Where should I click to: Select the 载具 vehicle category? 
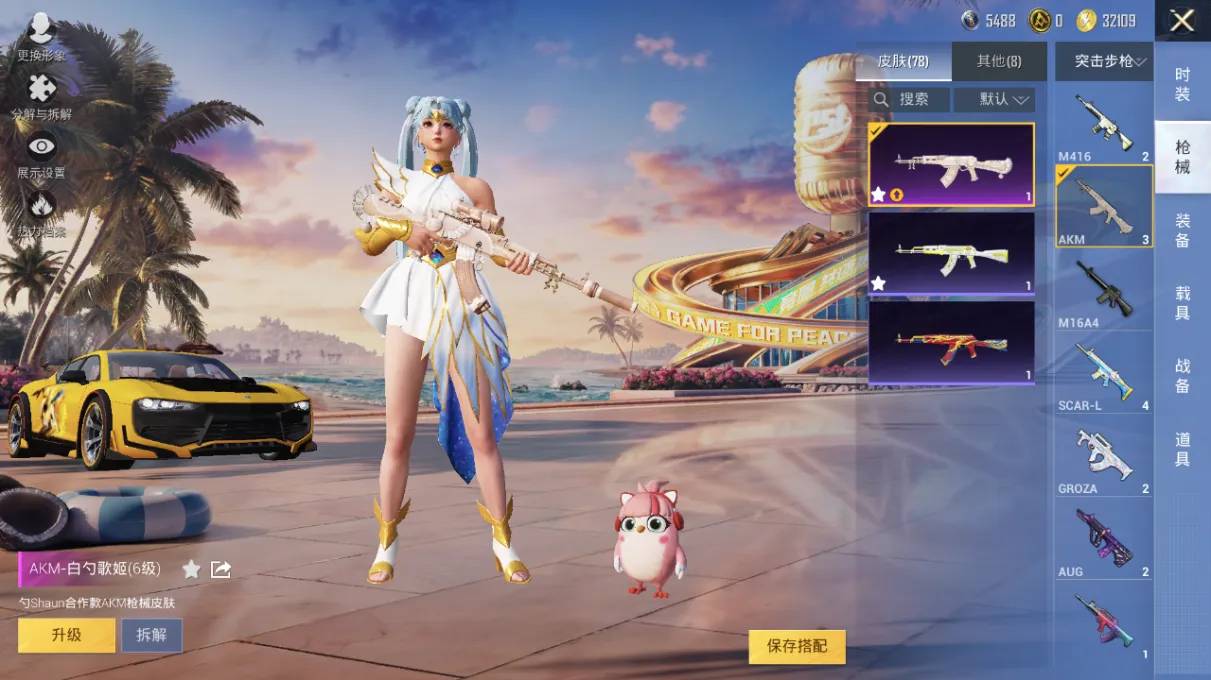click(1182, 303)
